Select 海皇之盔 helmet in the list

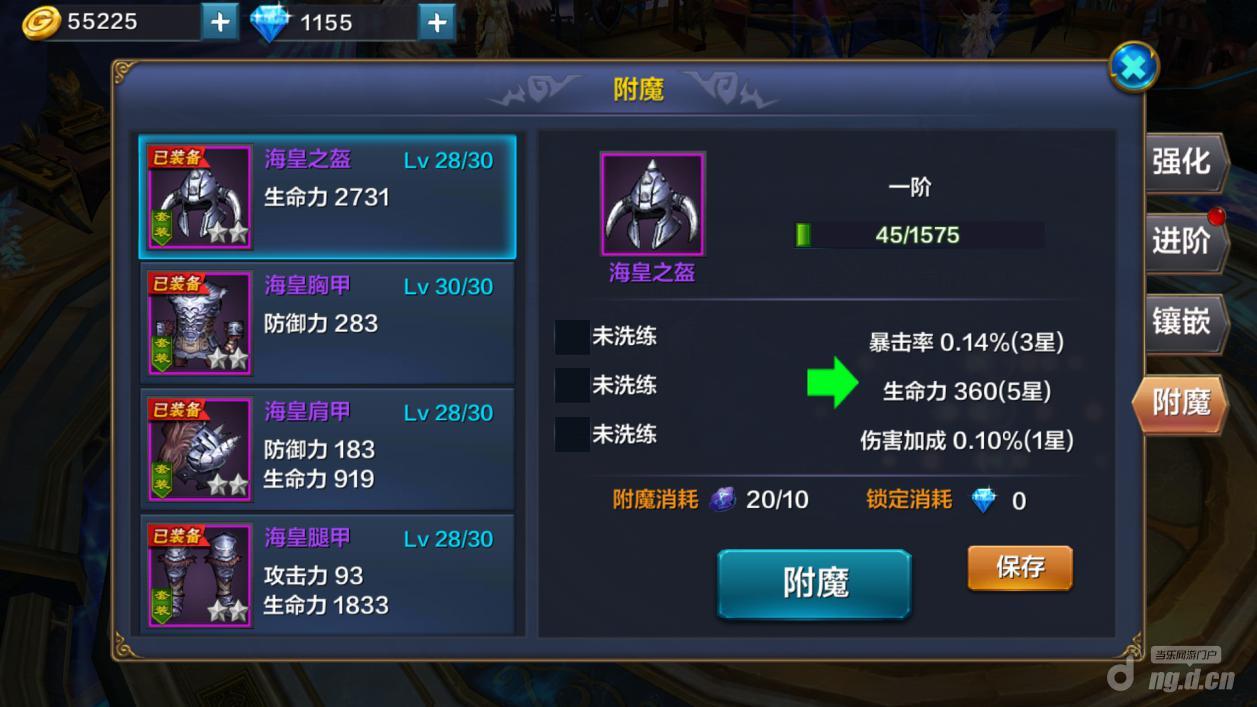tap(327, 197)
